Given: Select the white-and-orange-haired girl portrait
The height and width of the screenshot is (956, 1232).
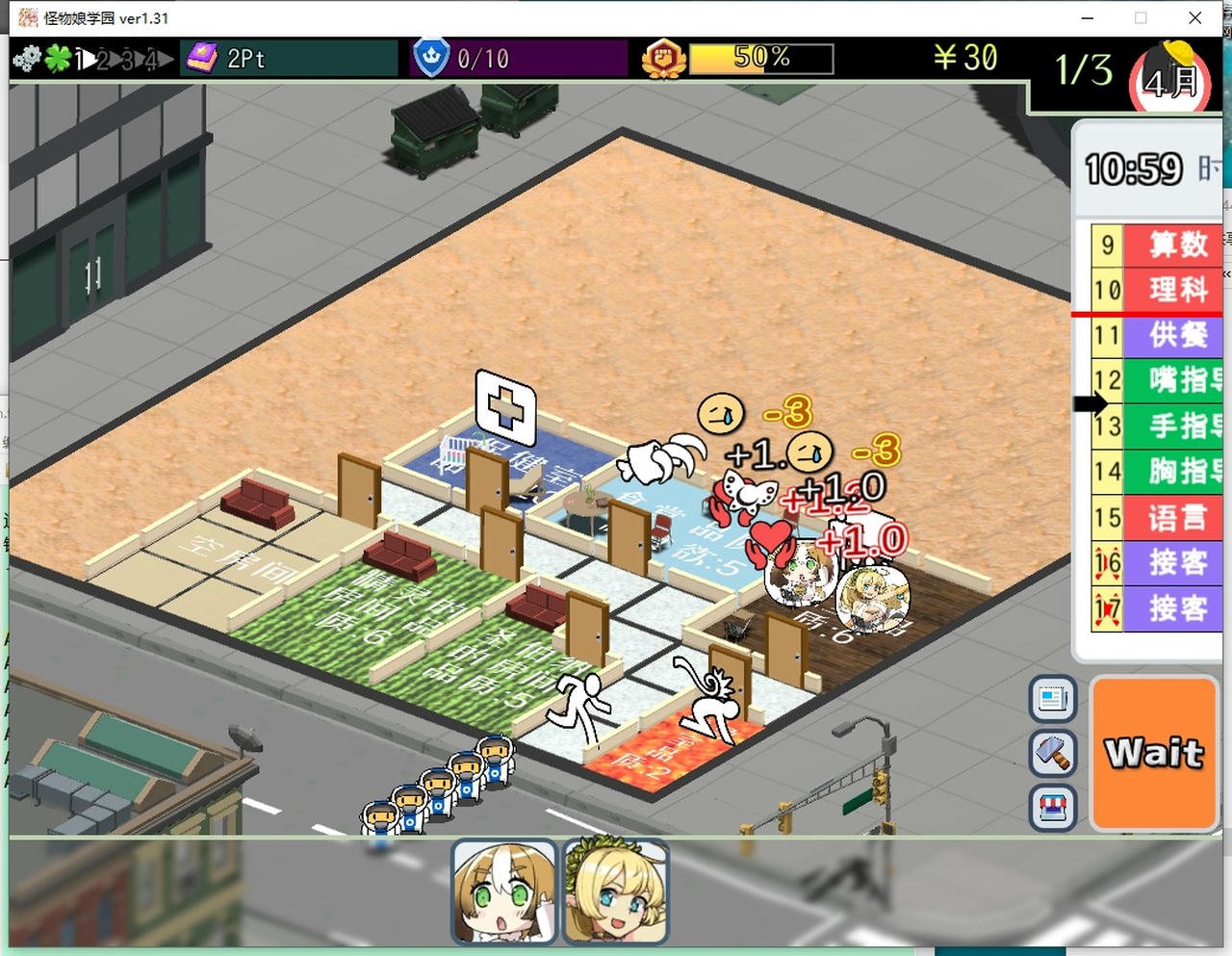Looking at the screenshot, I should [504, 891].
